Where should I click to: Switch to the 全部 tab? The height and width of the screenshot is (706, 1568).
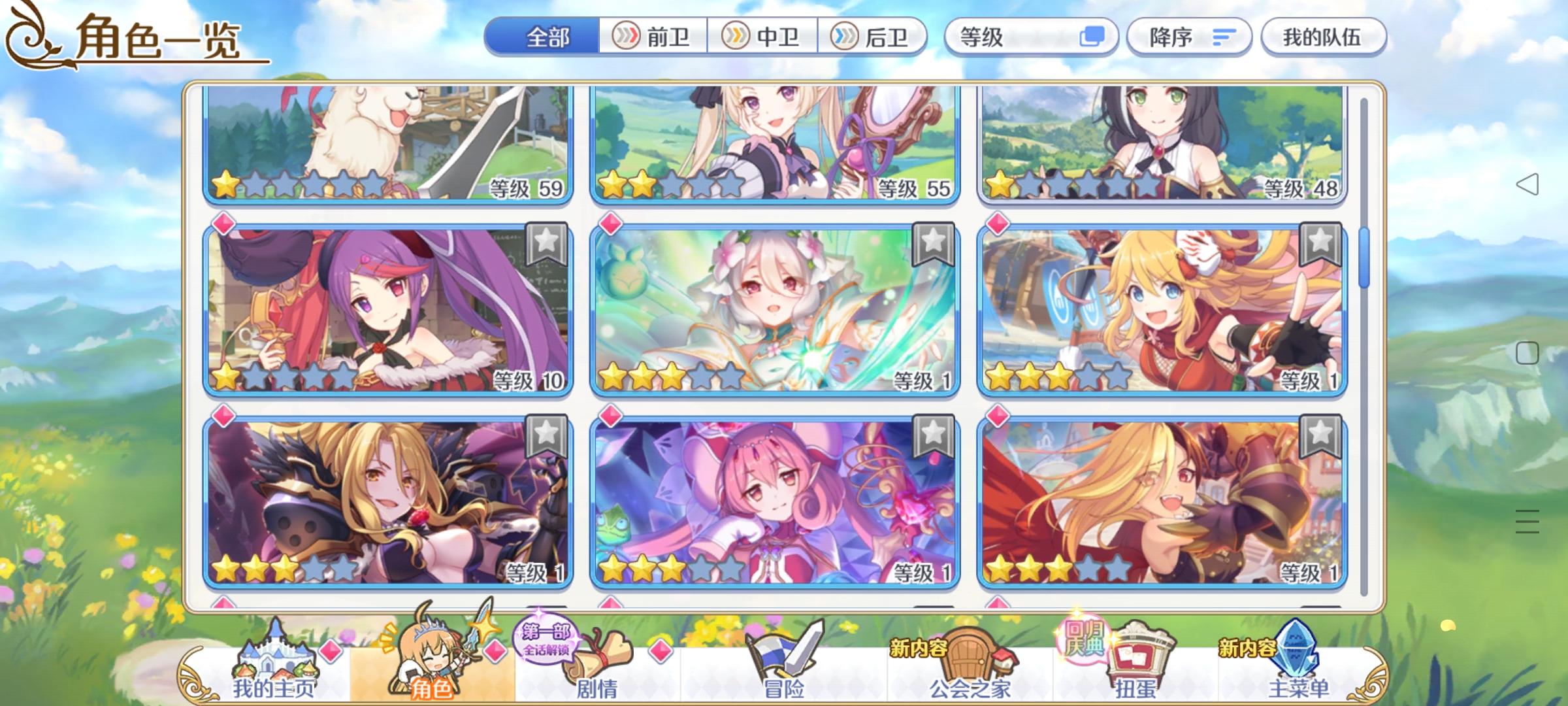549,37
